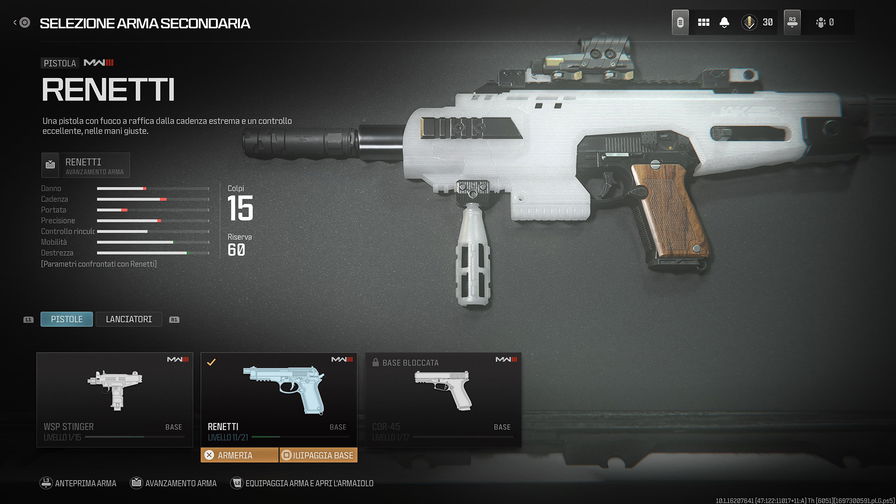Open the social party icon showing 0
The width and height of the screenshot is (896, 504).
(x=824, y=22)
